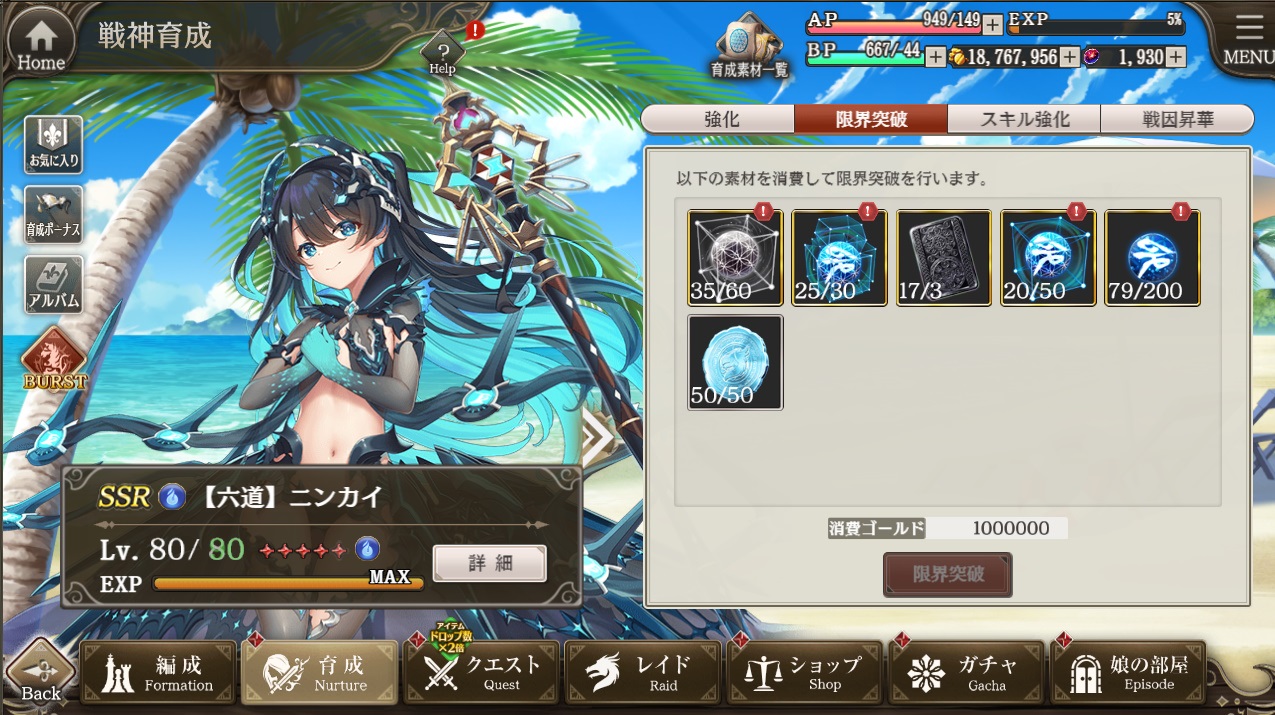This screenshot has height=715, width=1275.
Task: Open the ガチャ Gacha menu
Action: [965, 672]
